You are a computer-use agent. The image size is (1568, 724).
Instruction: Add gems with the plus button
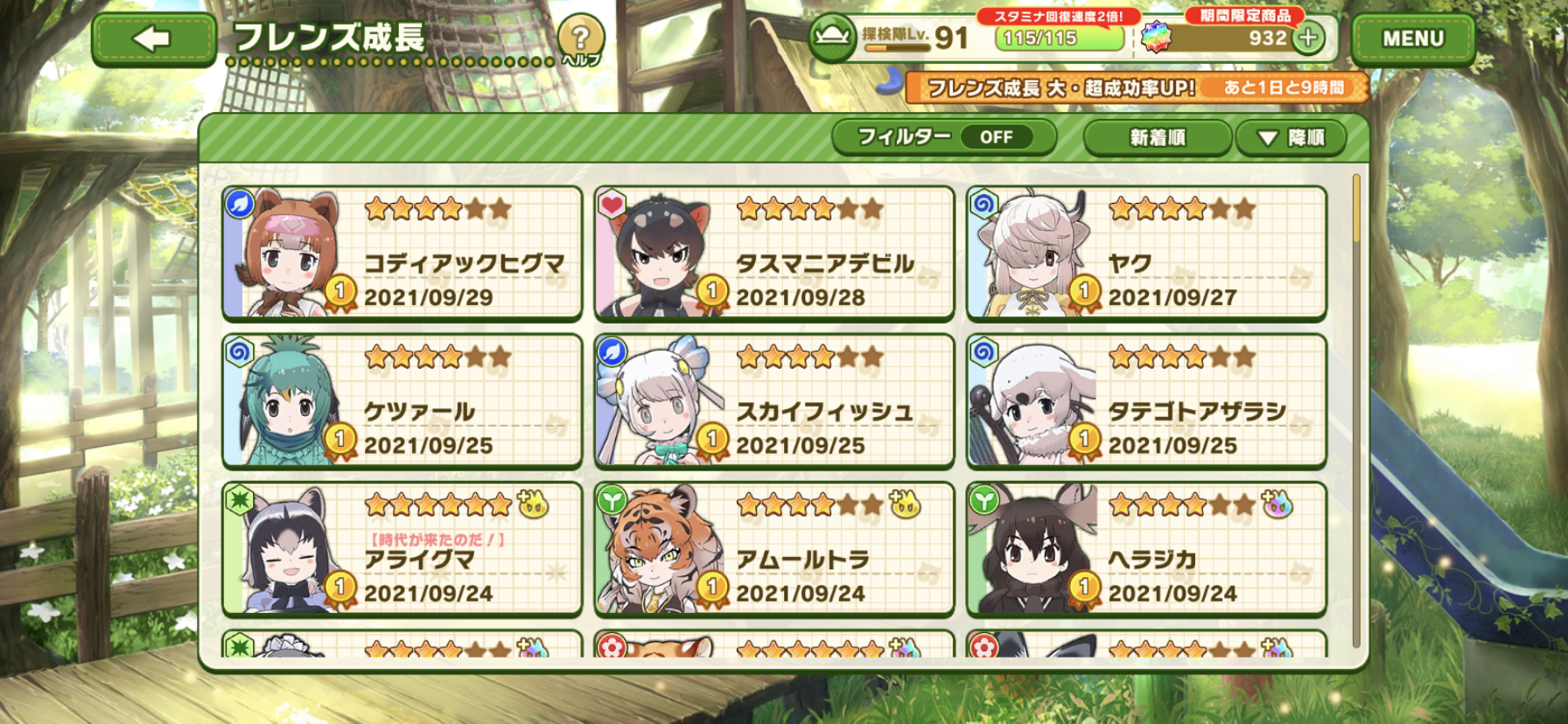tap(1308, 38)
